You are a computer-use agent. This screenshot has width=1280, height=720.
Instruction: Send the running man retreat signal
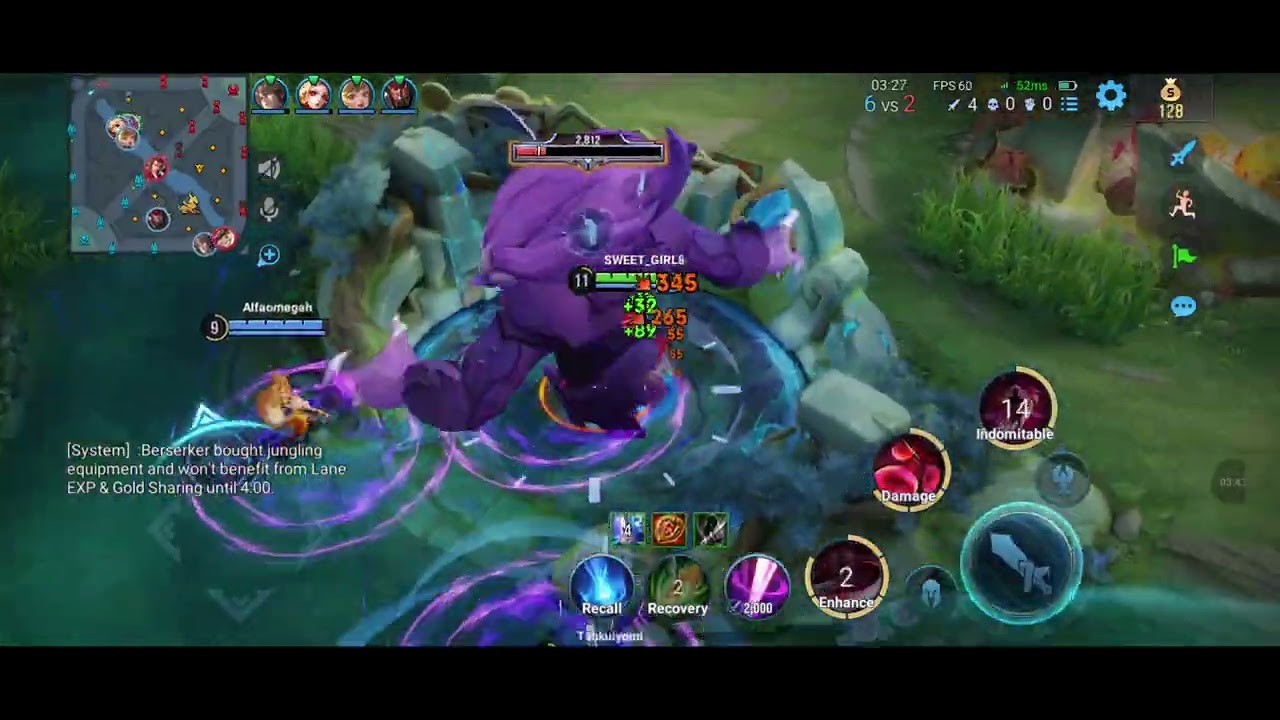tap(1183, 204)
